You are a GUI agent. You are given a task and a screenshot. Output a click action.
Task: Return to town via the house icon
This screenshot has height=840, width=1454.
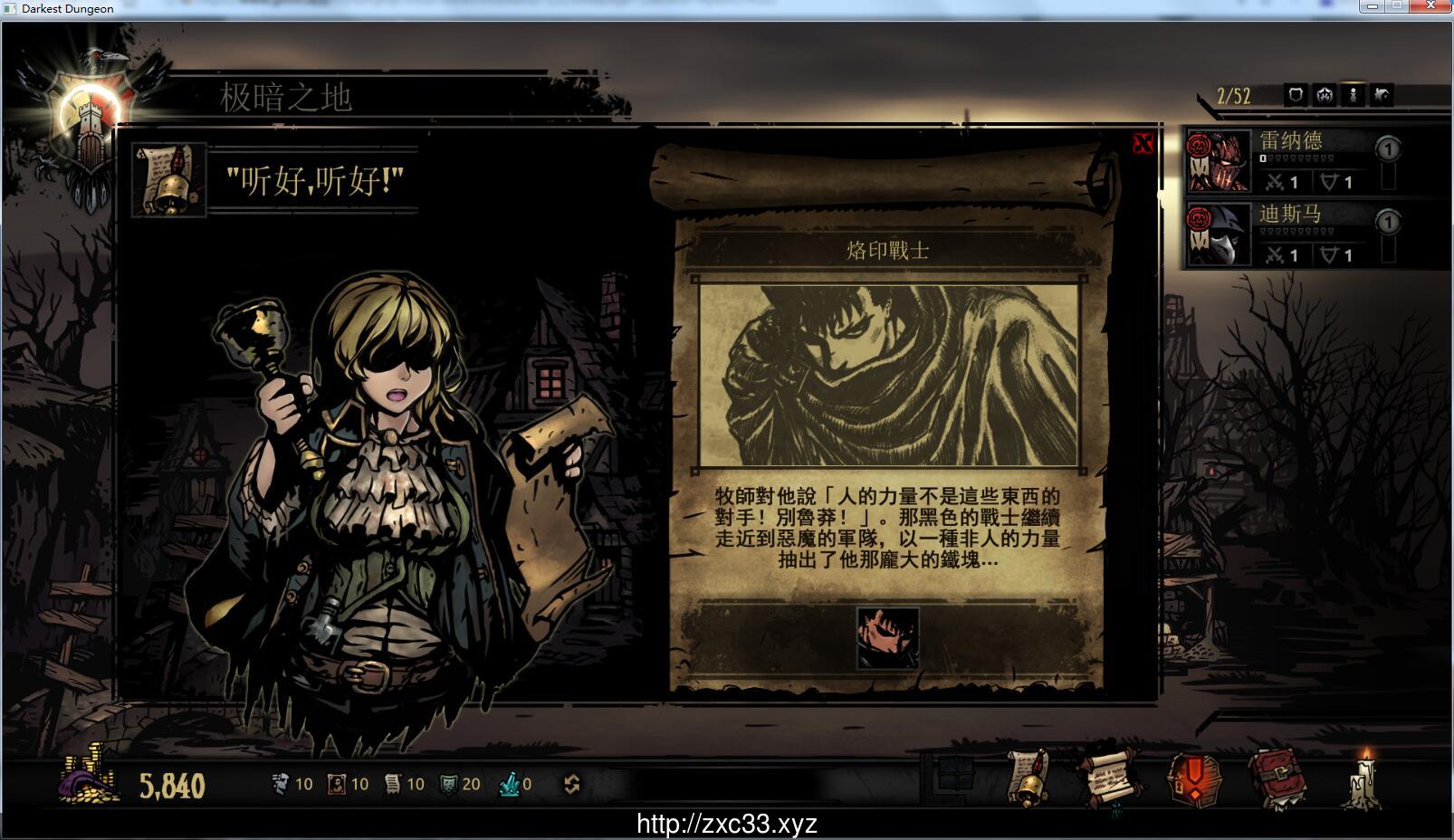point(1382,95)
